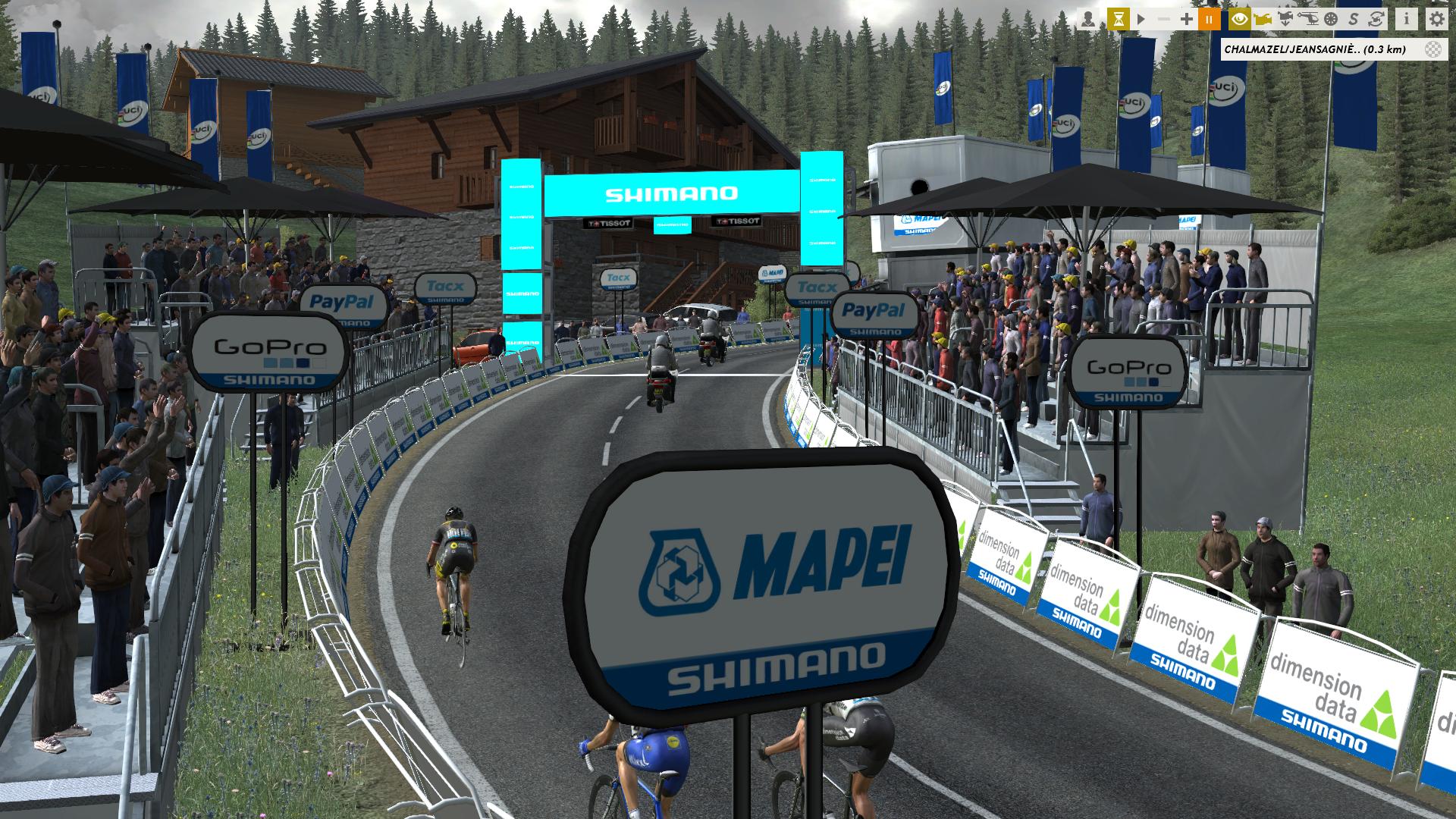Switch to the camera with down arrow

coord(1285,19)
